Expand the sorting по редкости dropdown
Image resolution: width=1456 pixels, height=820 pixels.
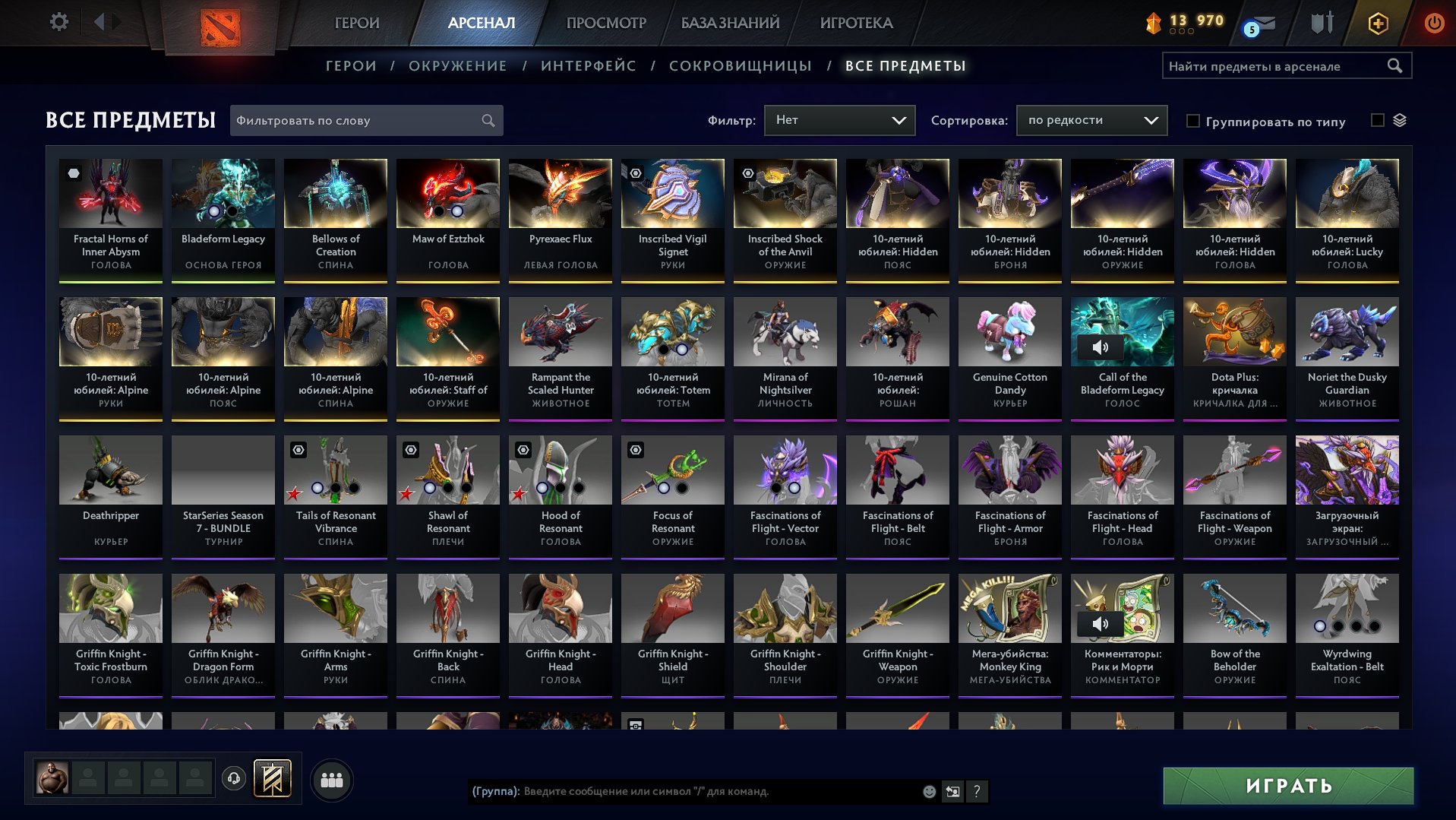[x=1091, y=119]
